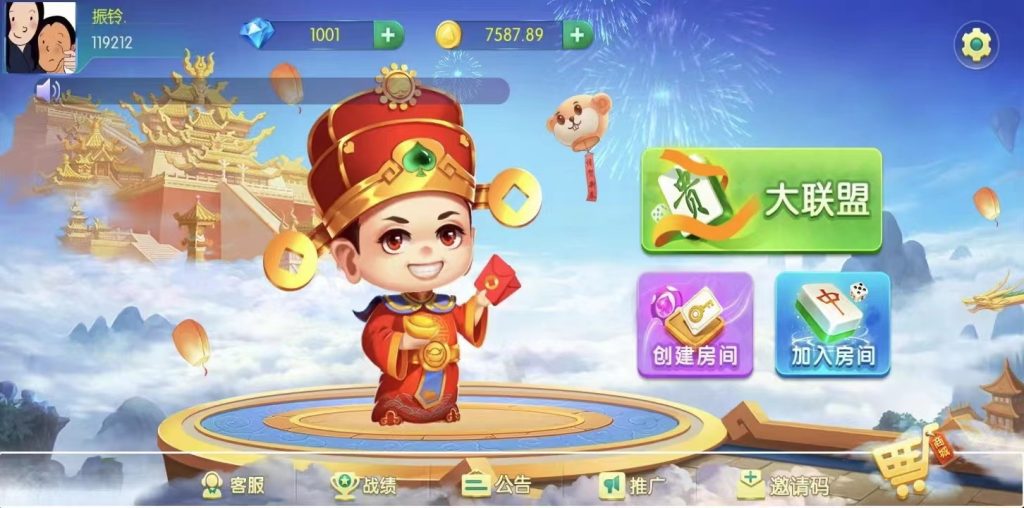Select 创建房间 to create a room

pos(695,324)
